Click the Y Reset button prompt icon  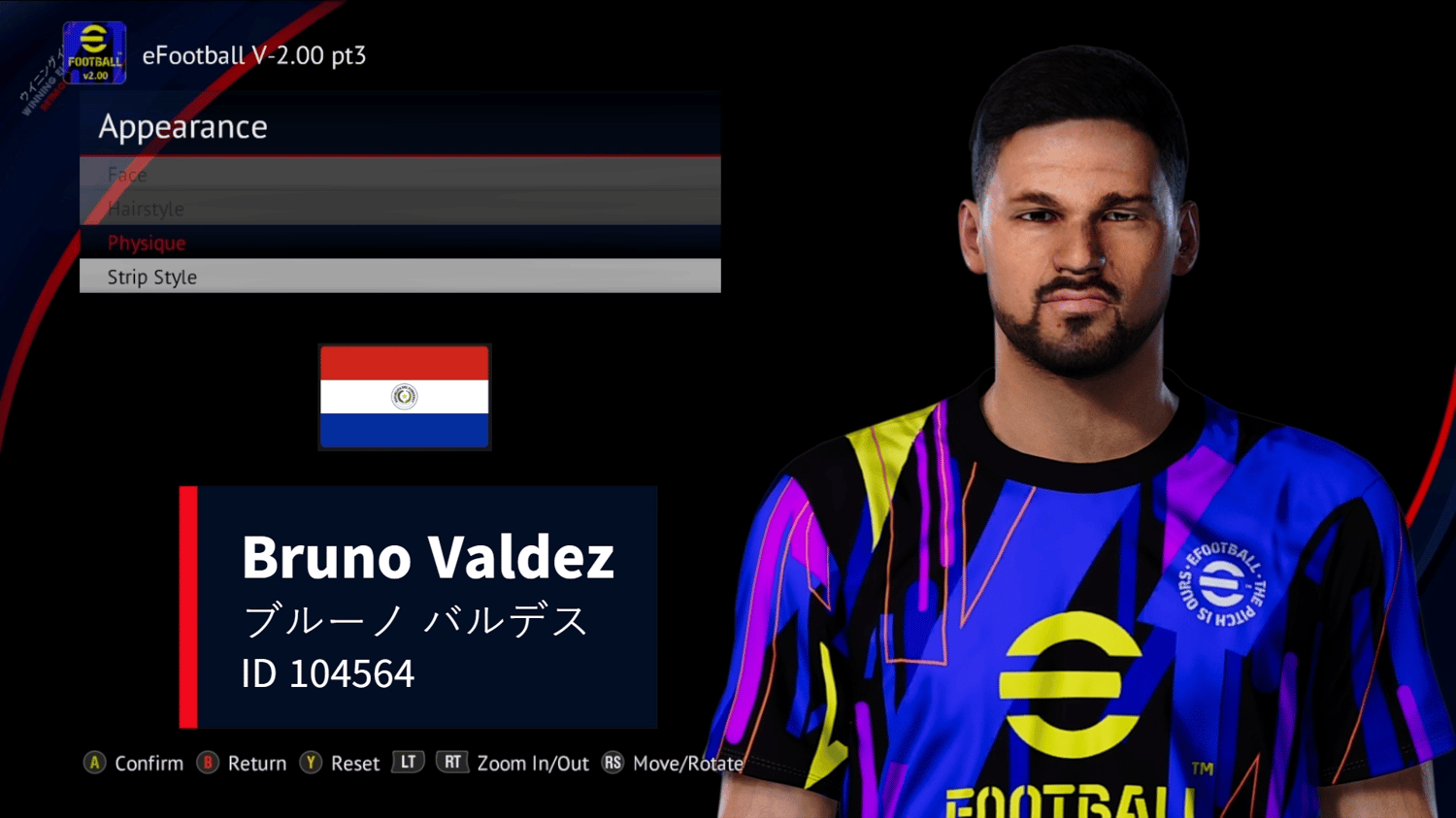point(311,764)
